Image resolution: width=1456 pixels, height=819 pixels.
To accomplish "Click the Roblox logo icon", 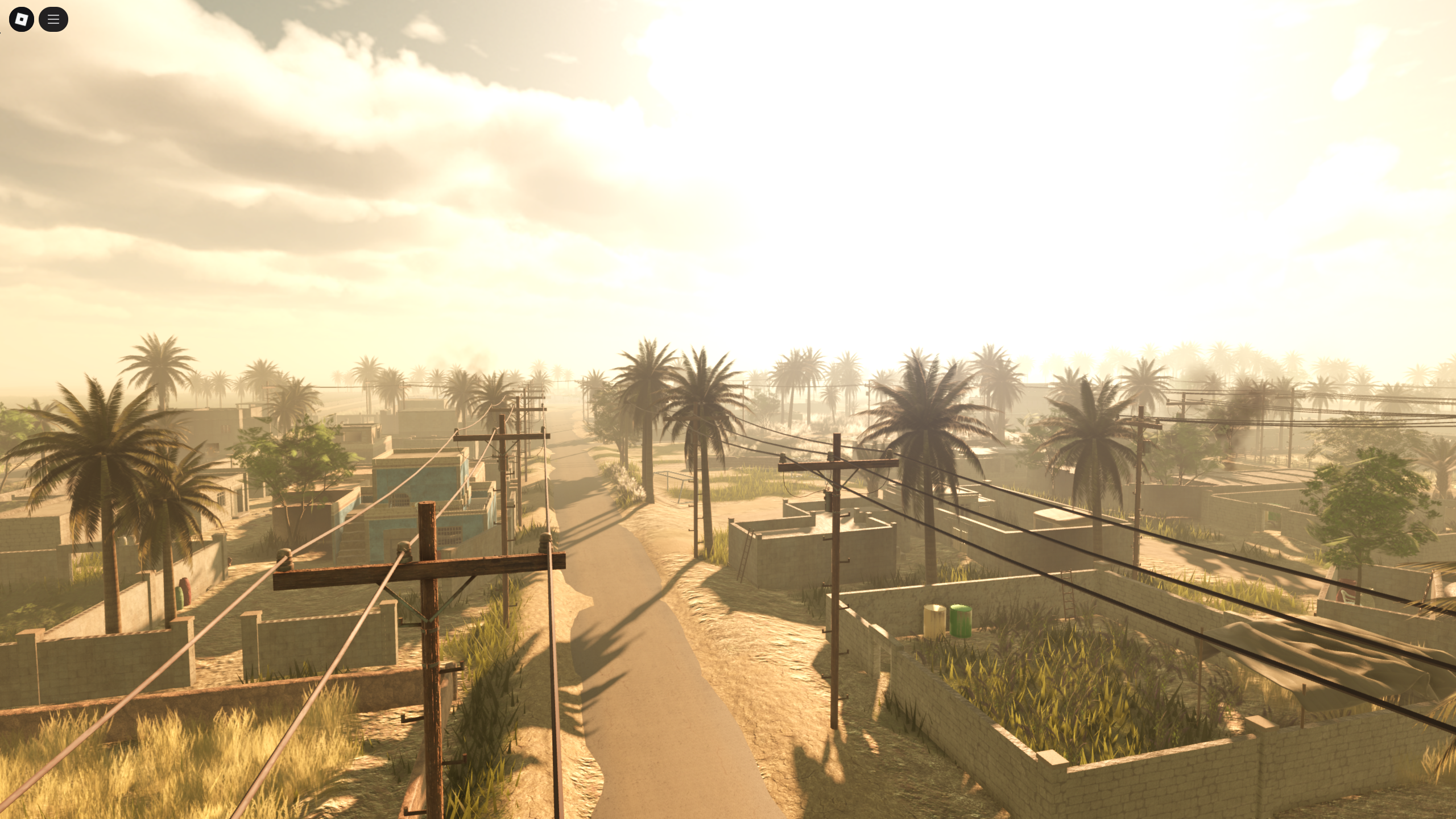I will point(21,19).
